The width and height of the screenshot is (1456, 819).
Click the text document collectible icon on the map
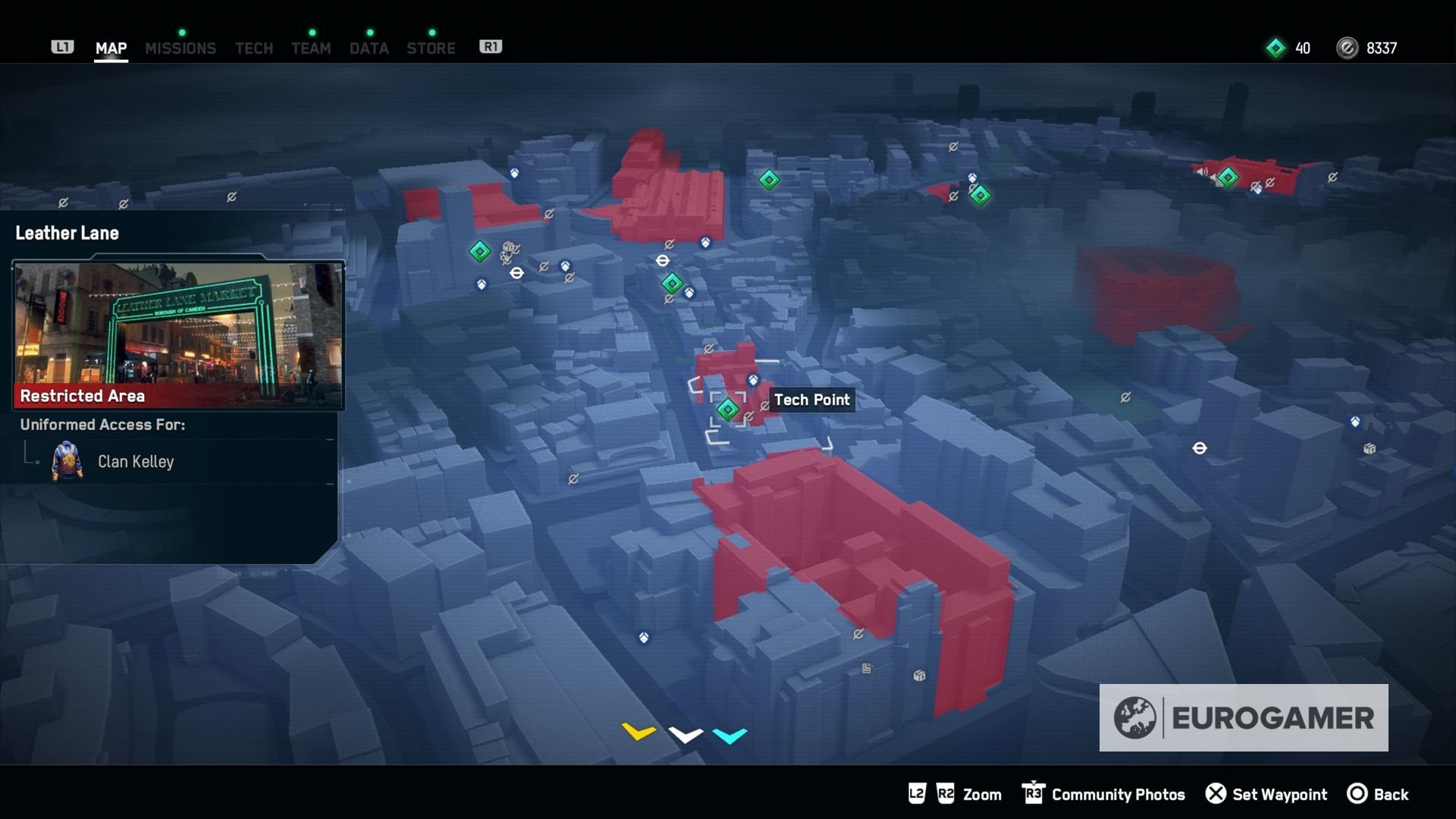[x=866, y=667]
